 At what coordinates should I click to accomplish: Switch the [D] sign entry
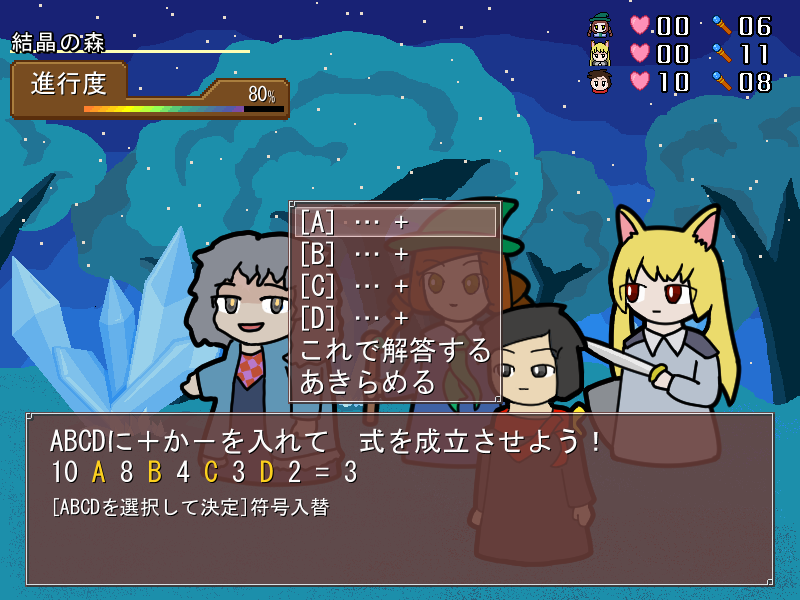(394, 318)
